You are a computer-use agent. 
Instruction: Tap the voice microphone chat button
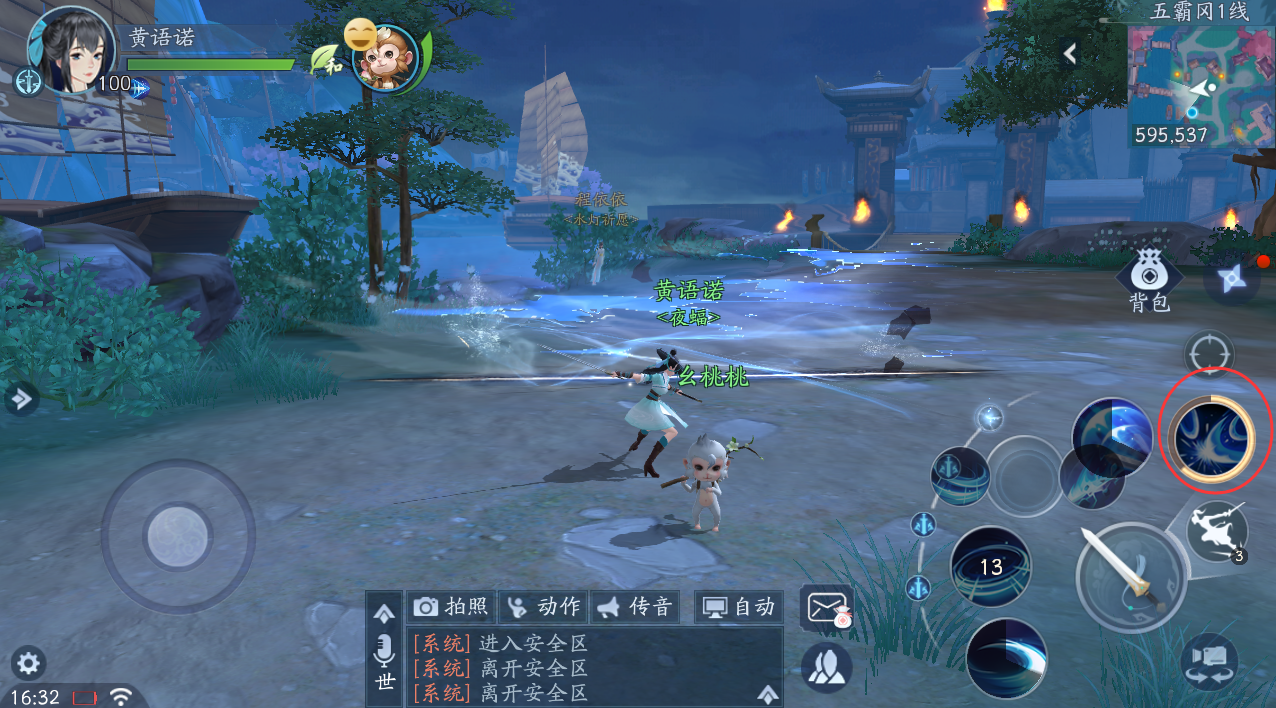click(385, 652)
